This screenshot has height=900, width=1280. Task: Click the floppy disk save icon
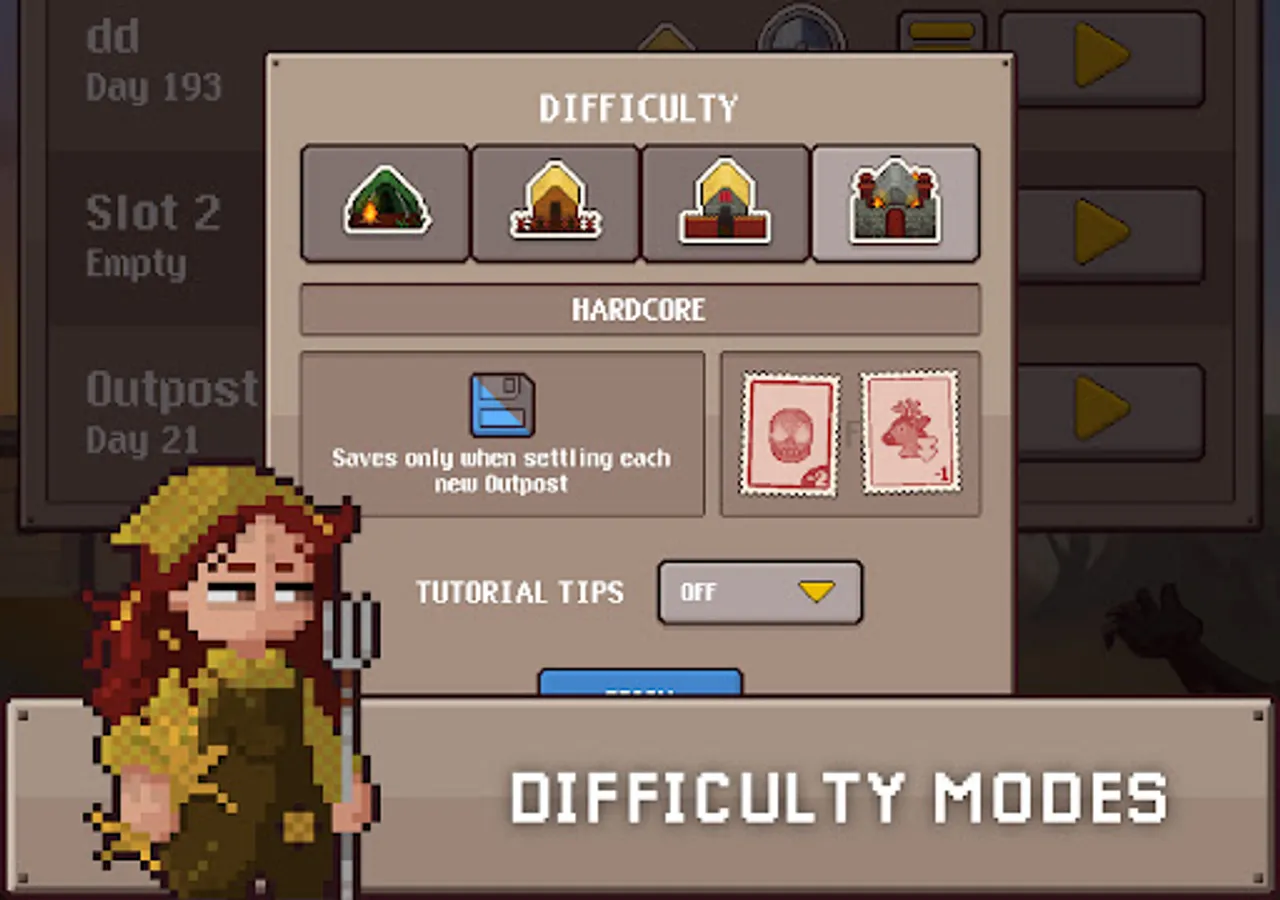coord(500,404)
